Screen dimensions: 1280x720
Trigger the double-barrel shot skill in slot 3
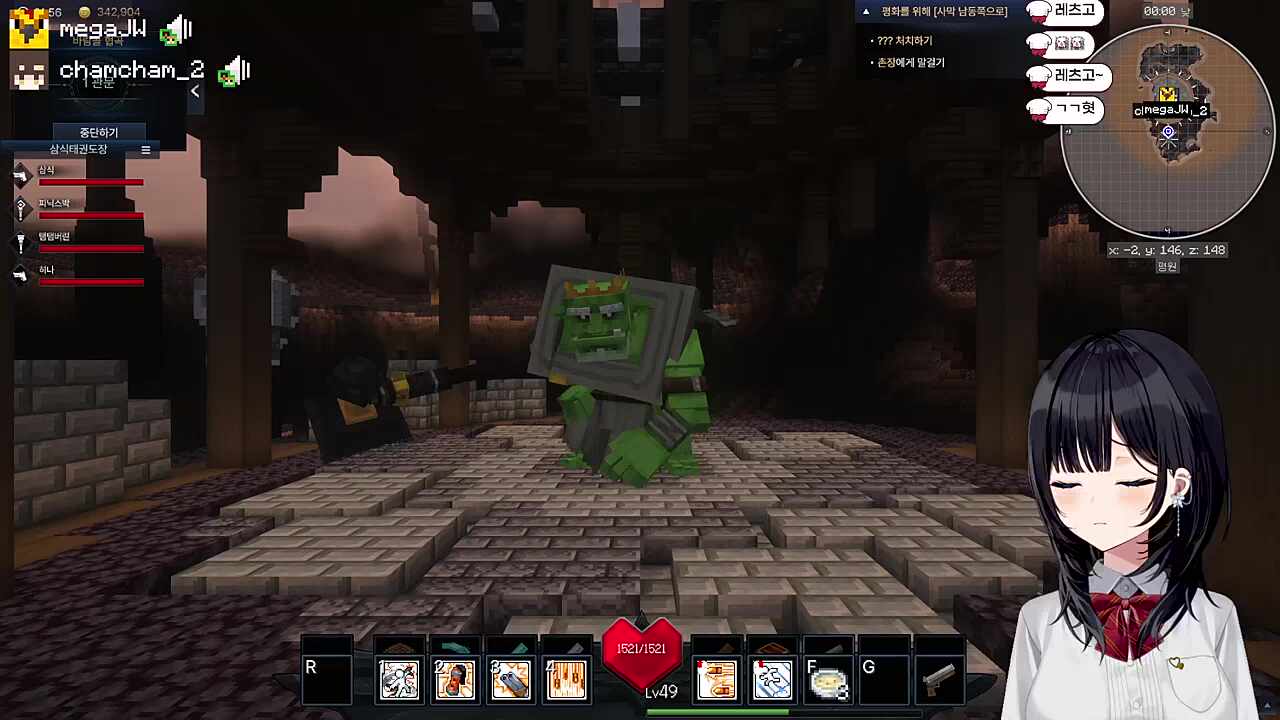[511, 680]
